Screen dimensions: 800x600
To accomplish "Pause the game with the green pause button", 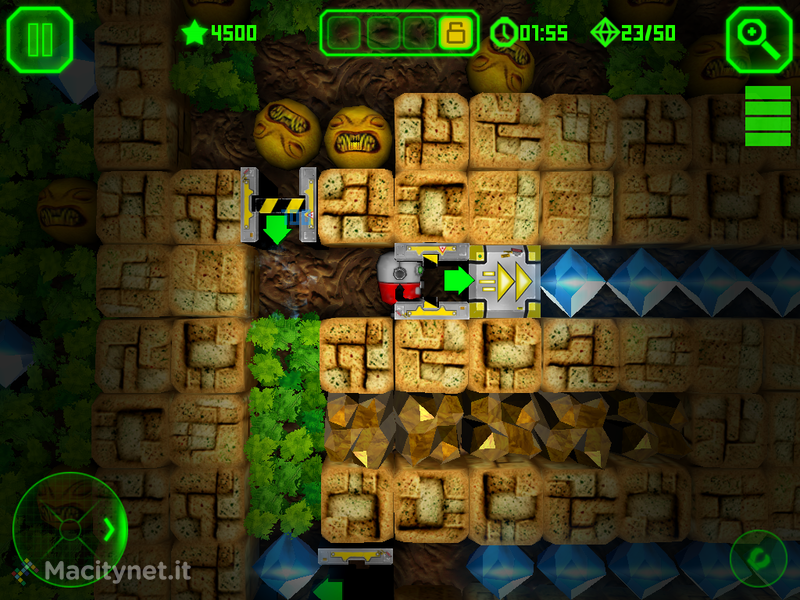I will [40, 39].
